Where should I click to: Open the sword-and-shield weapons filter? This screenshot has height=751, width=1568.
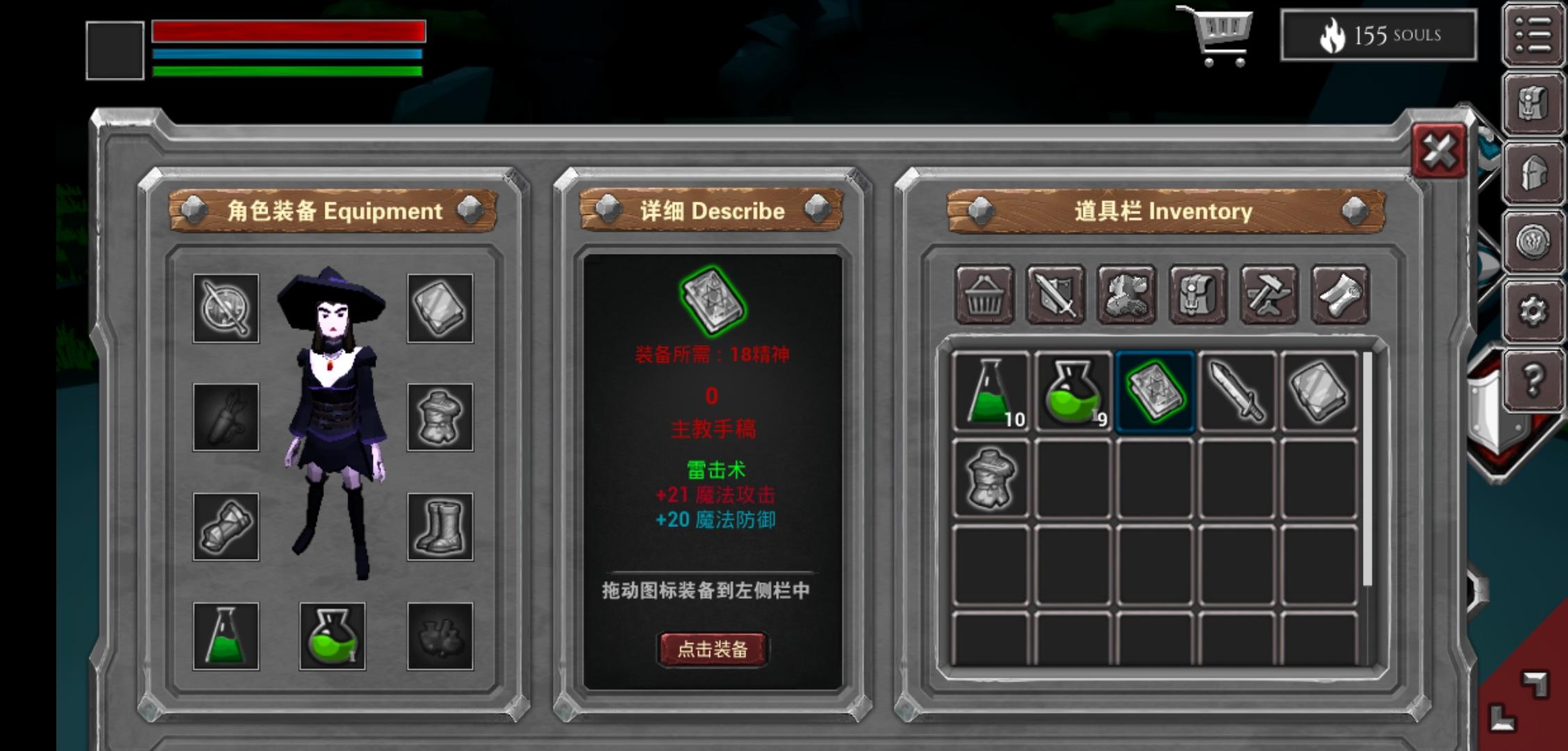(x=1057, y=298)
